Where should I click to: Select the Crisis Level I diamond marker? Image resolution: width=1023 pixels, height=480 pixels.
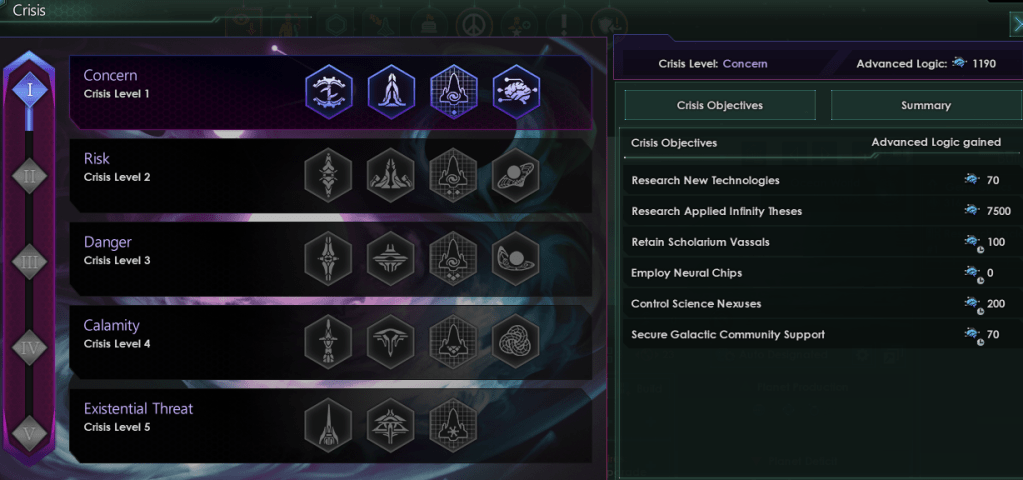coord(30,91)
